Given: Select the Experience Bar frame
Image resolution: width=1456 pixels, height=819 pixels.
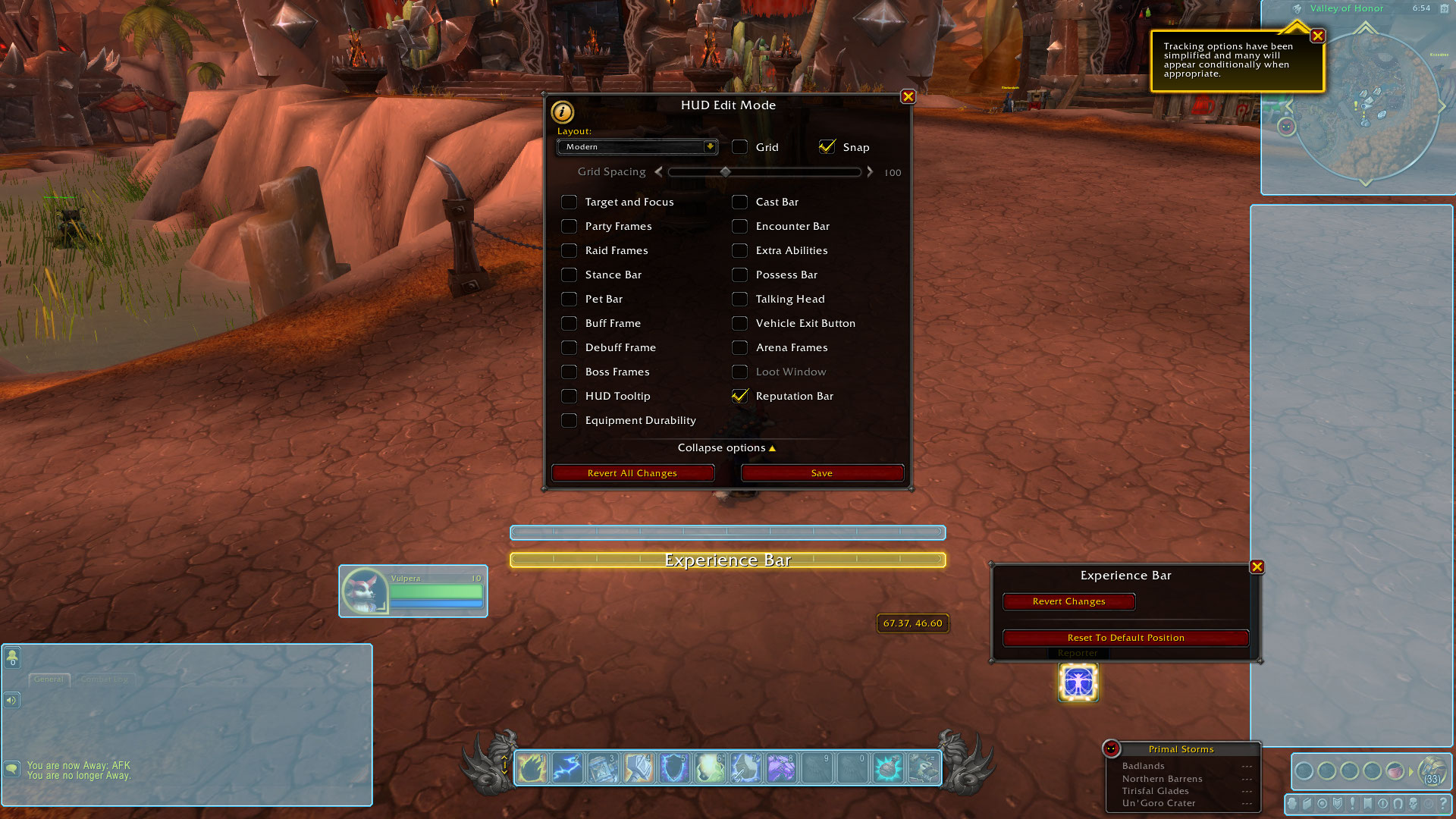Looking at the screenshot, I should pyautogui.click(x=727, y=560).
